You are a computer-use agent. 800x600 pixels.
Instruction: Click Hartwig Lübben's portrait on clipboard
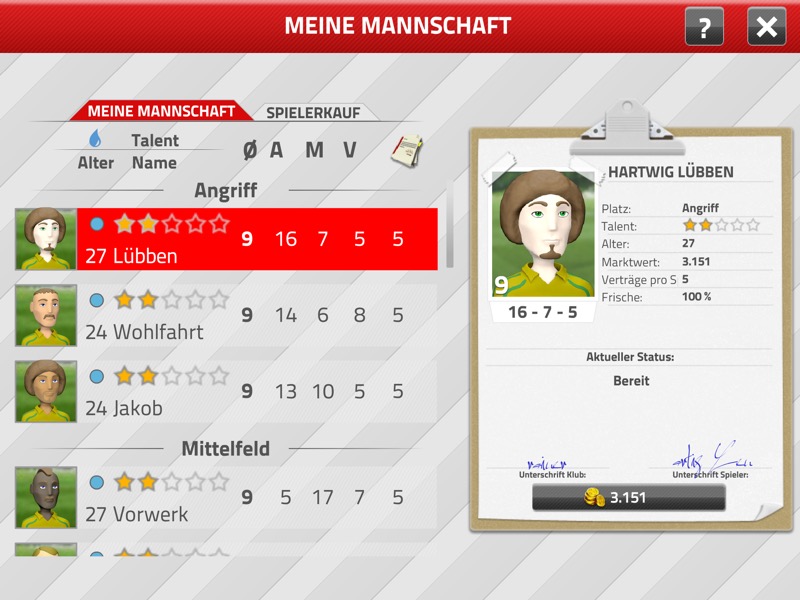point(543,230)
